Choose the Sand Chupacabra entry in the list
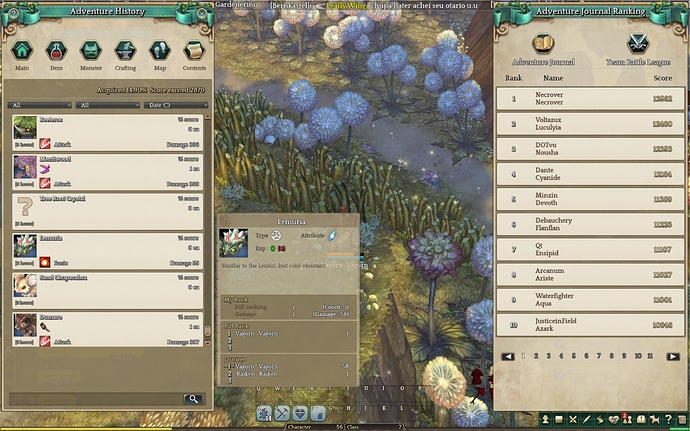This screenshot has height=431, width=690. click(x=110, y=285)
